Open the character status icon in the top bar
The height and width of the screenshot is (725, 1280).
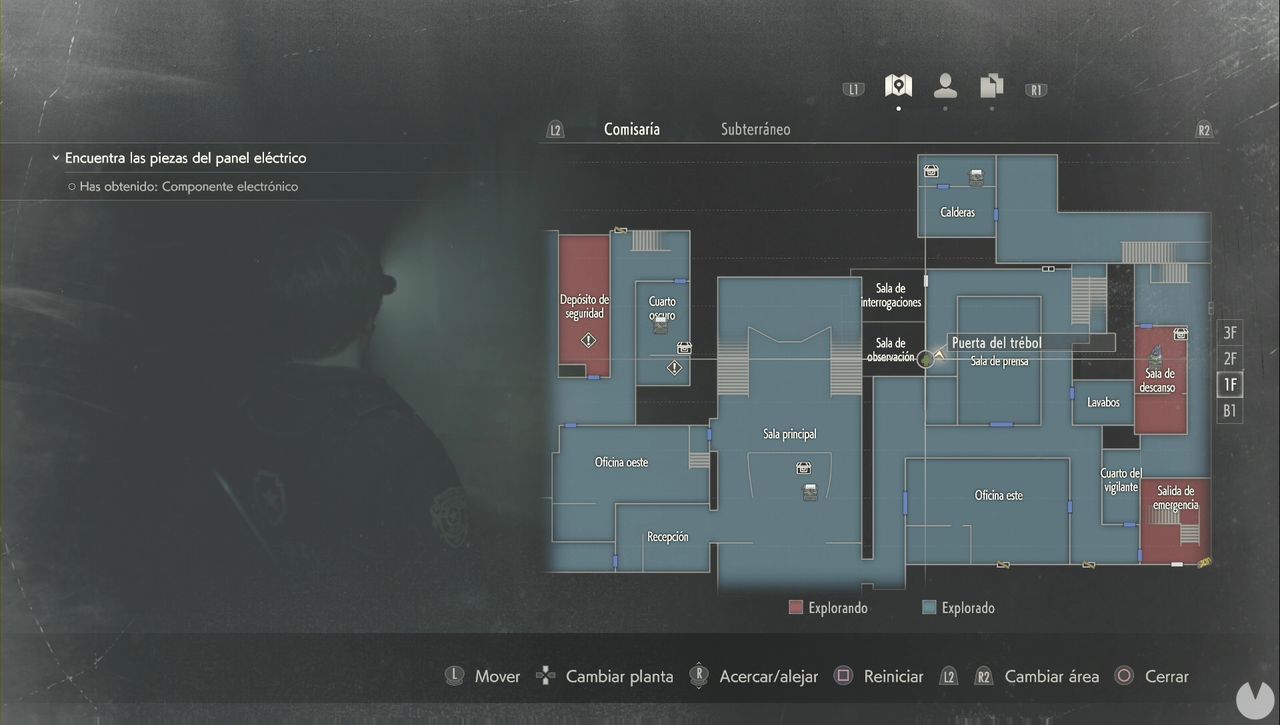tap(944, 86)
